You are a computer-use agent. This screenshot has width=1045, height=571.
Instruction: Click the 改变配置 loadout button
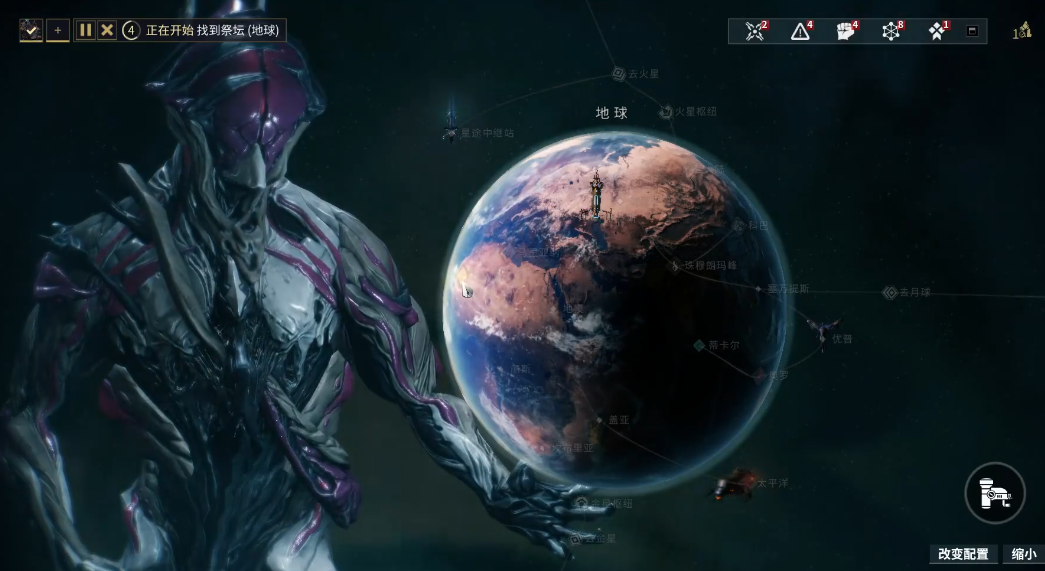coord(963,554)
